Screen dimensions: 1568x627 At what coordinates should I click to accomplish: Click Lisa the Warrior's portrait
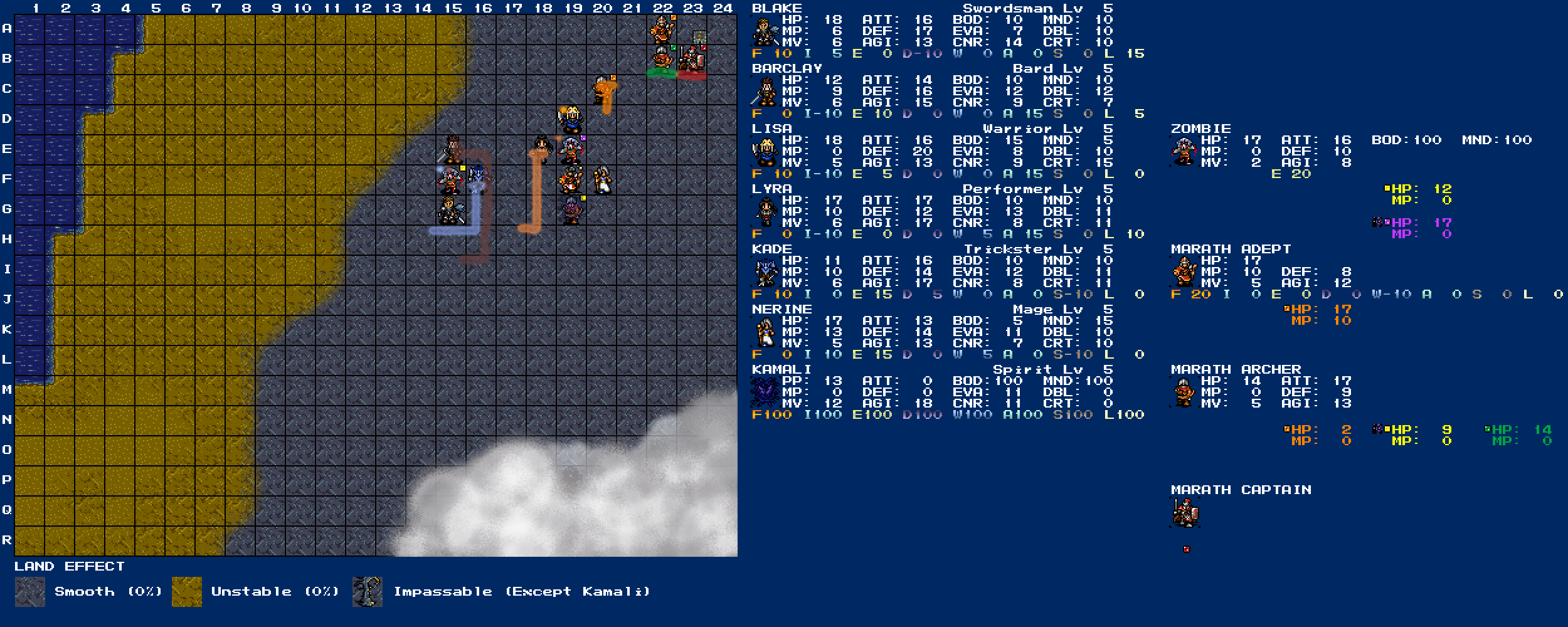coord(765,152)
